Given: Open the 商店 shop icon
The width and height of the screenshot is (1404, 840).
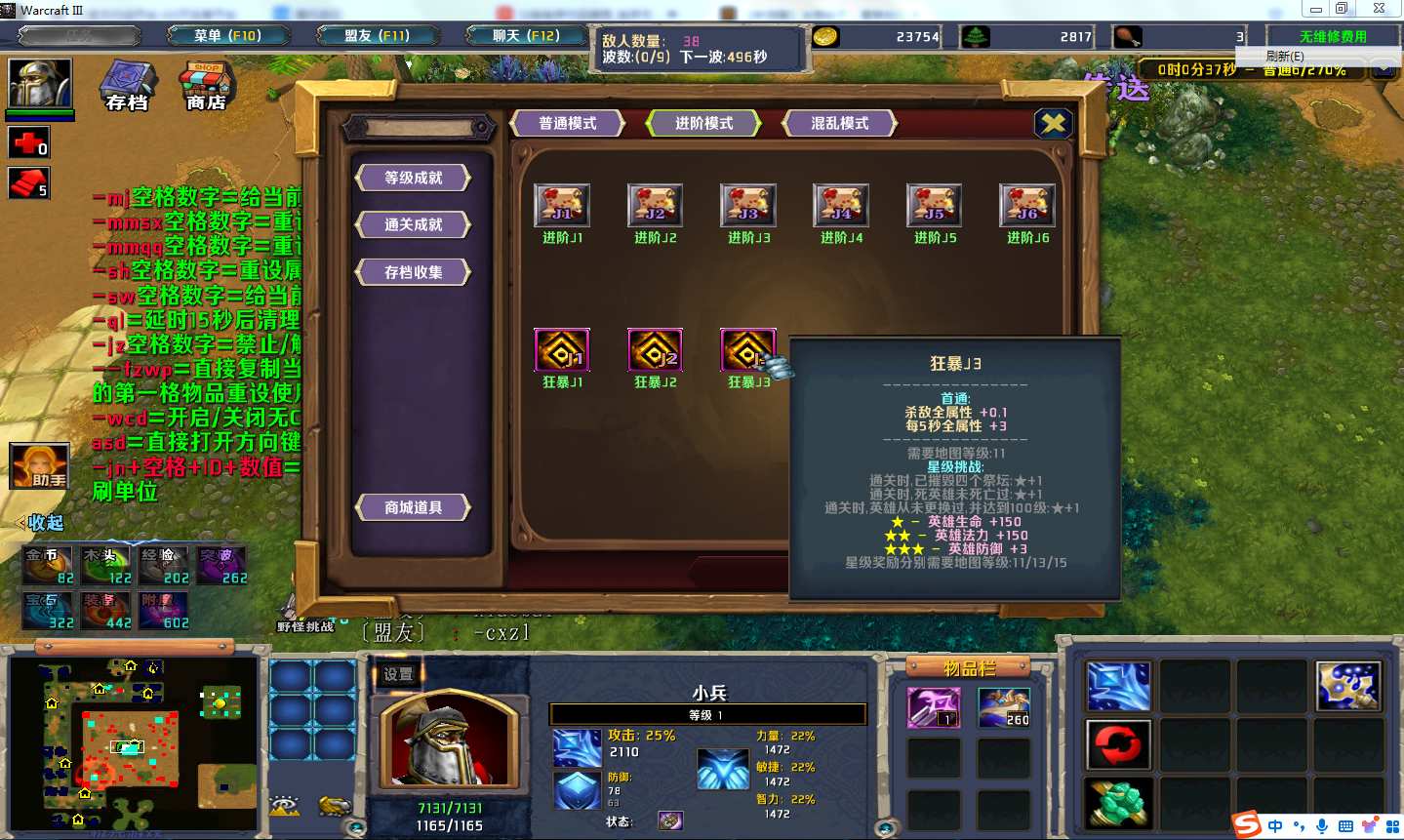Looking at the screenshot, I should [206, 86].
